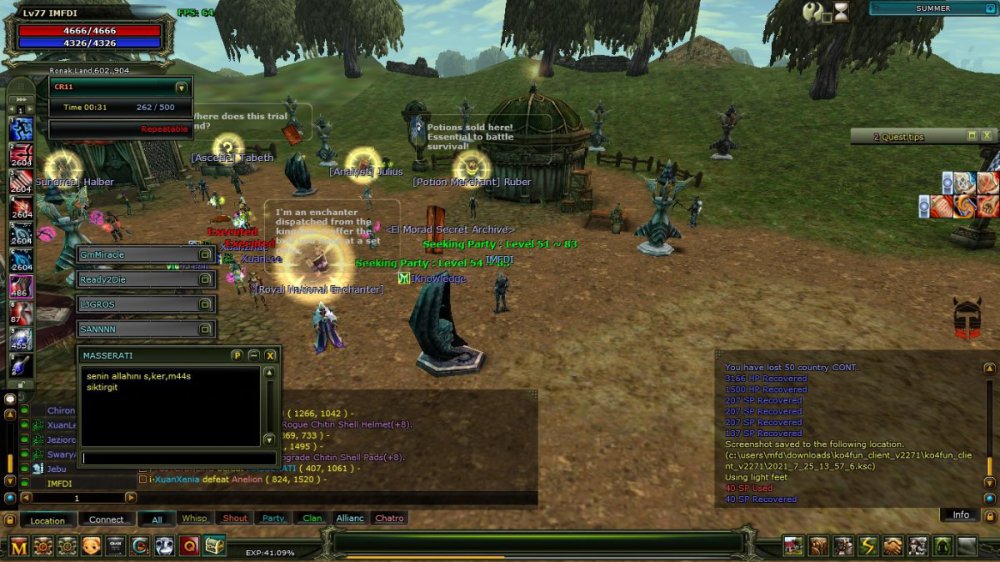Click the Connect button
Screen dimensions: 1000x562
pos(106,519)
